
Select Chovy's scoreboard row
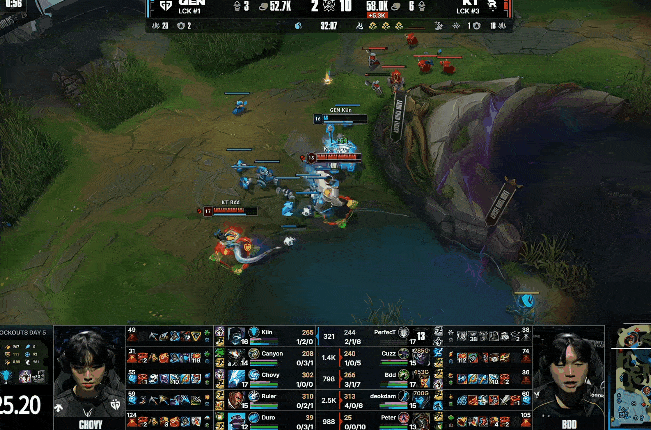click(270, 375)
